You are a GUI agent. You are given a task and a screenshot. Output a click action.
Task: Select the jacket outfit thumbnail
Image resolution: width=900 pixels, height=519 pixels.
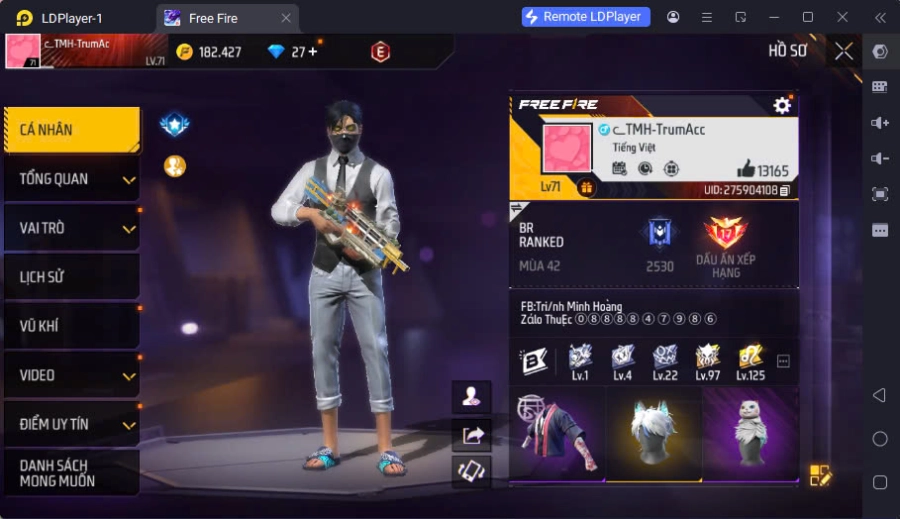click(x=556, y=435)
